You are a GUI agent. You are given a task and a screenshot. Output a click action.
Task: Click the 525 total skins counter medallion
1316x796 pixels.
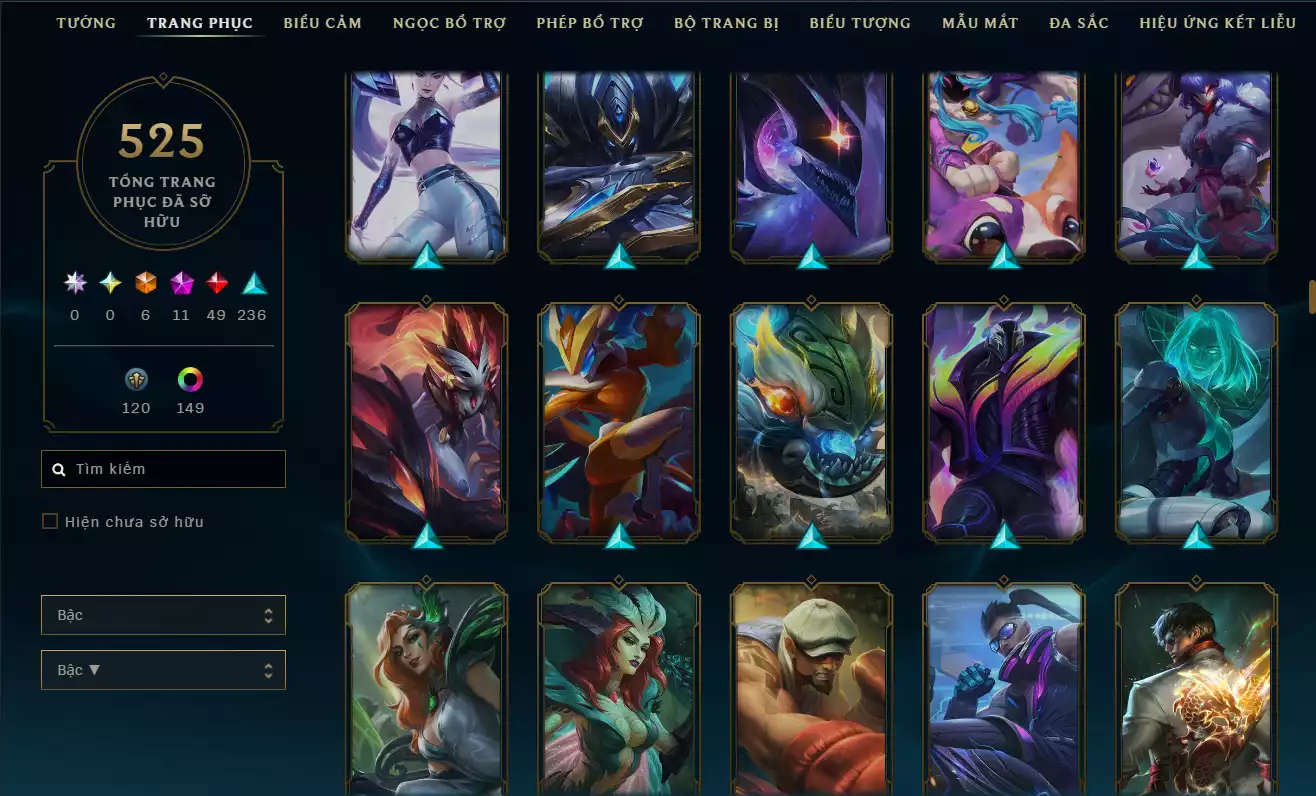[163, 160]
